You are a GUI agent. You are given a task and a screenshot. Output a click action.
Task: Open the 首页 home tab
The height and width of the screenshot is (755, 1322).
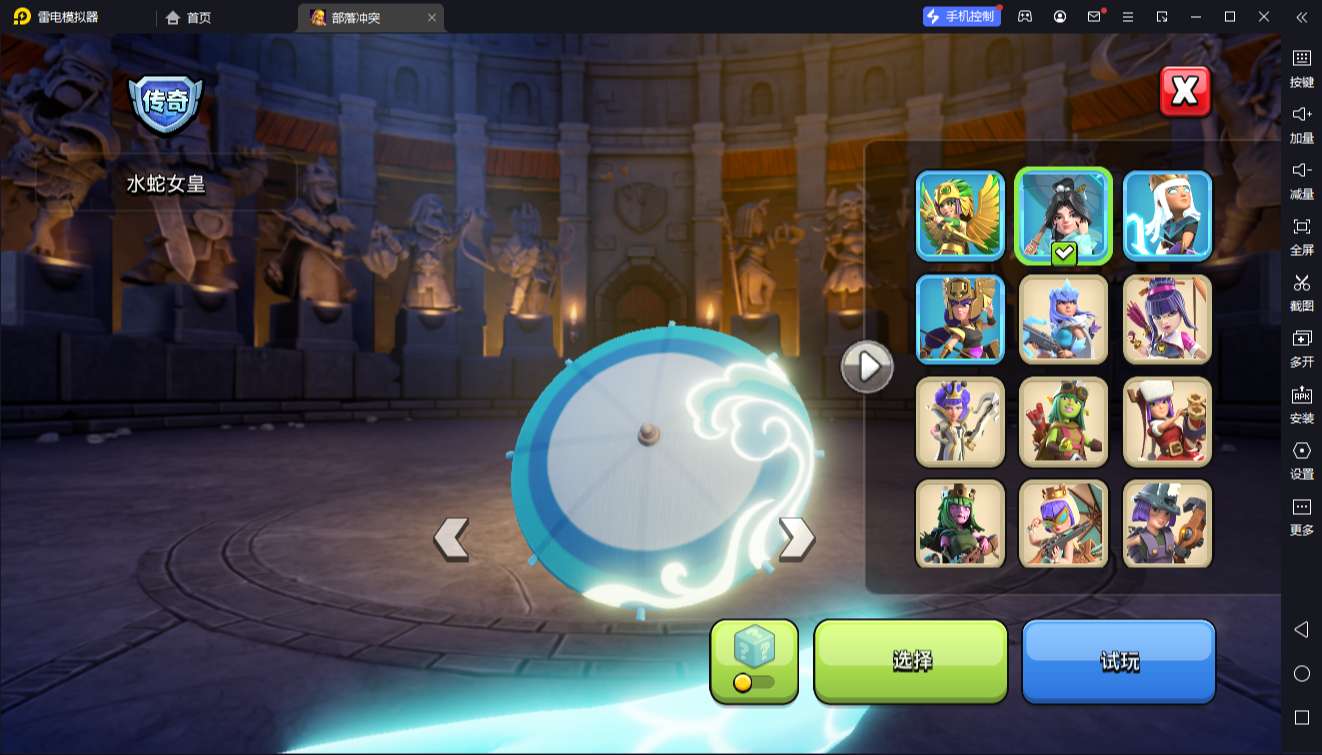[189, 17]
